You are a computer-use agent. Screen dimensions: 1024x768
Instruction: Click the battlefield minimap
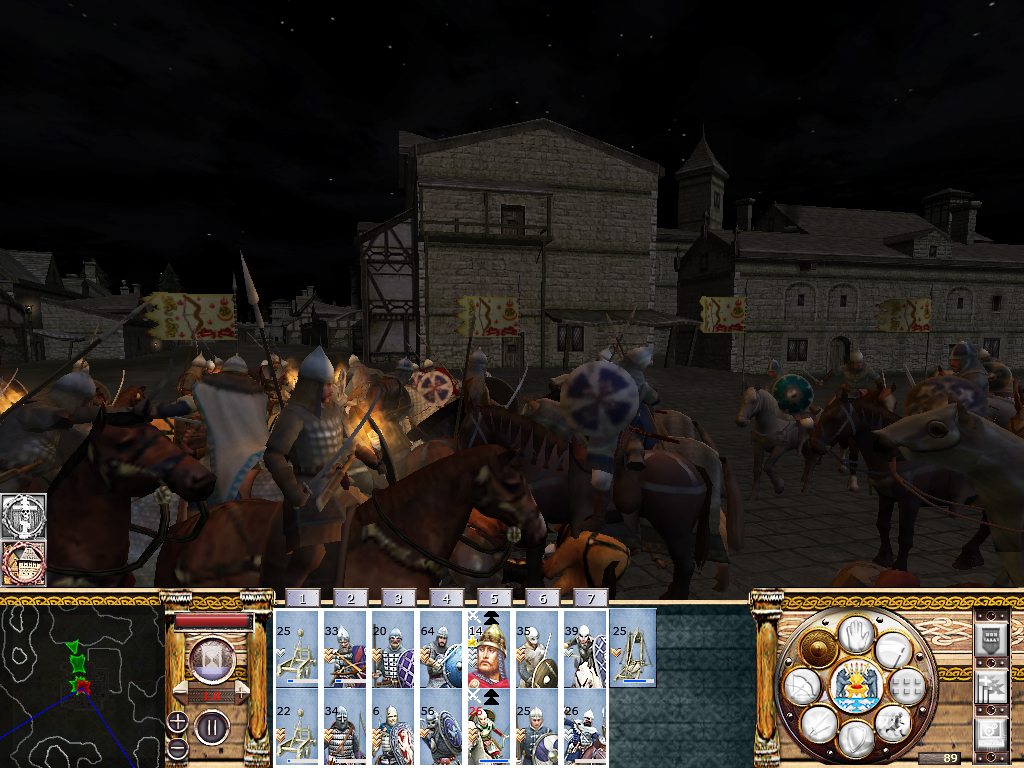(x=81, y=682)
